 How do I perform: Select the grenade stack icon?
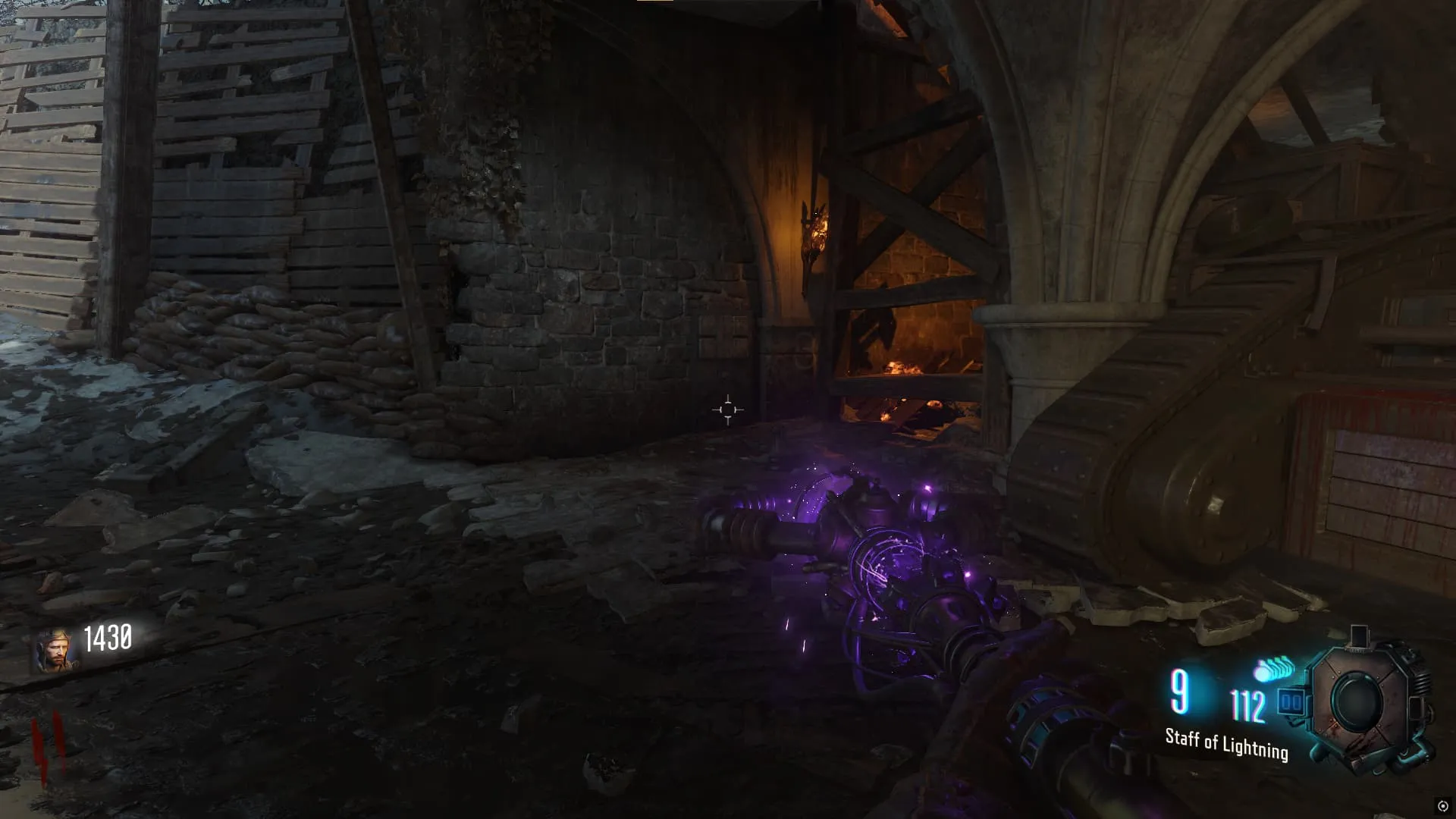1275,670
